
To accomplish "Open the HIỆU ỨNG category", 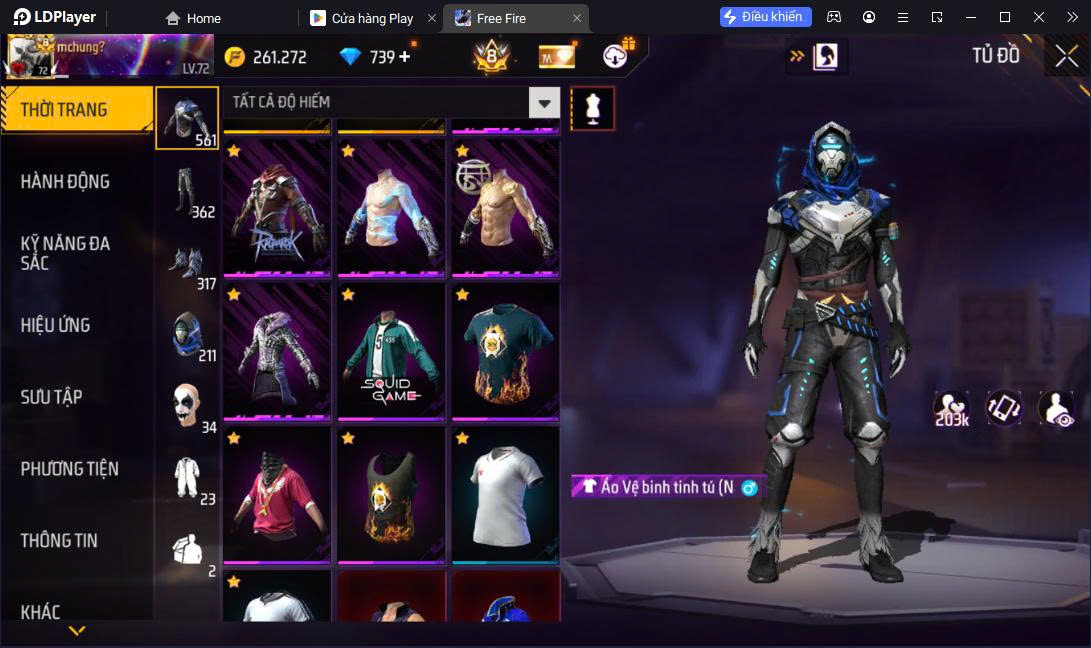I will tap(56, 325).
